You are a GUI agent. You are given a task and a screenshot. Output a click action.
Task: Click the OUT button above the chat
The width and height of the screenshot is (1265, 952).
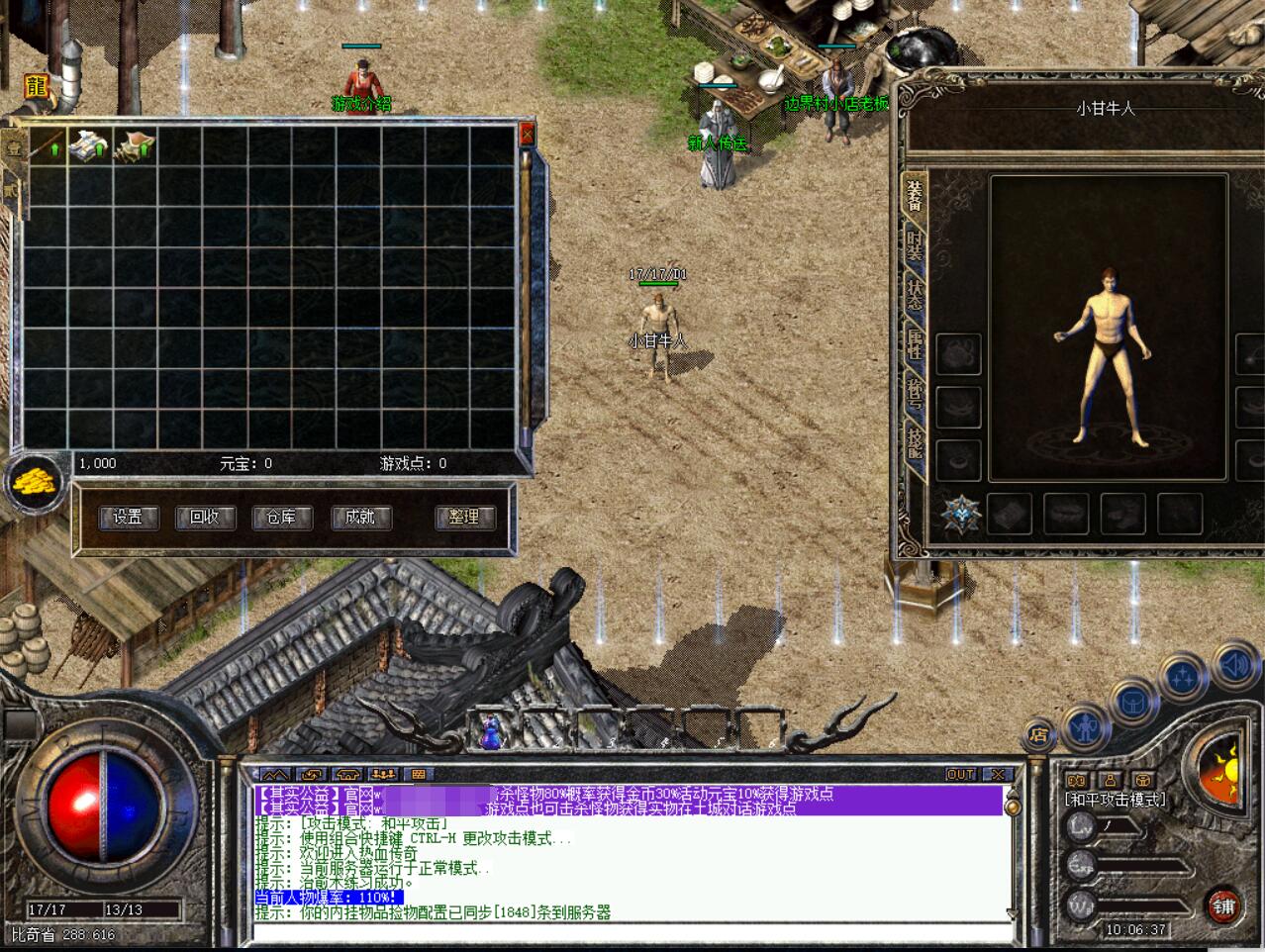pos(960,774)
